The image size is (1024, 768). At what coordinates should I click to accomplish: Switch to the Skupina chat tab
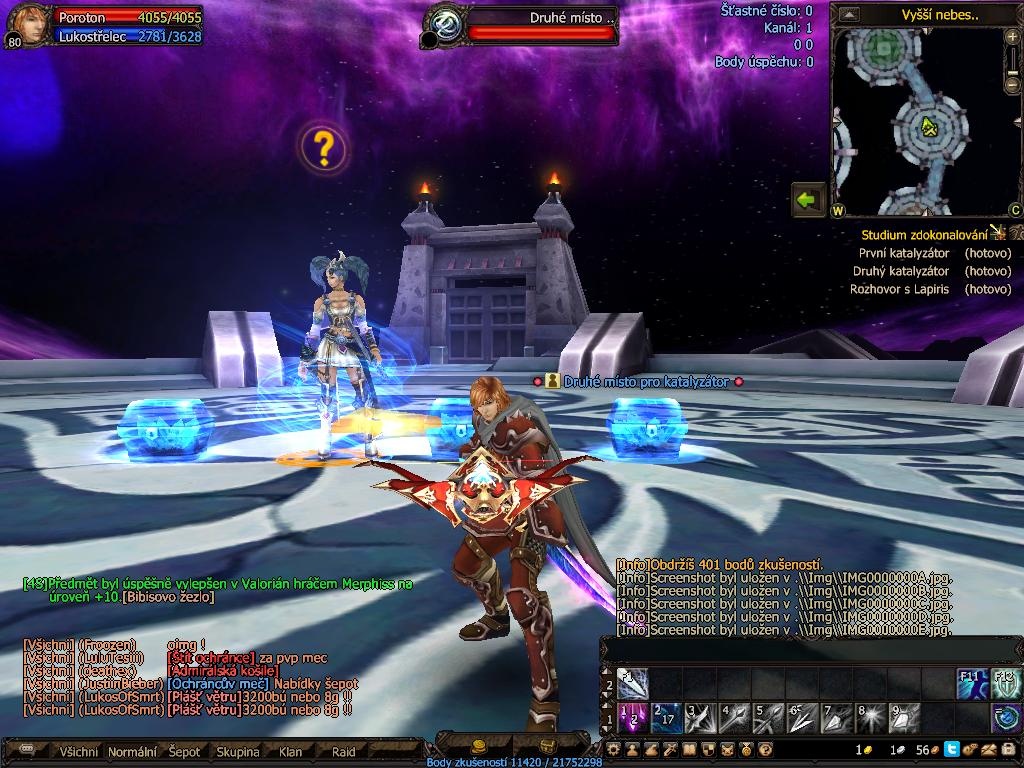click(237, 752)
